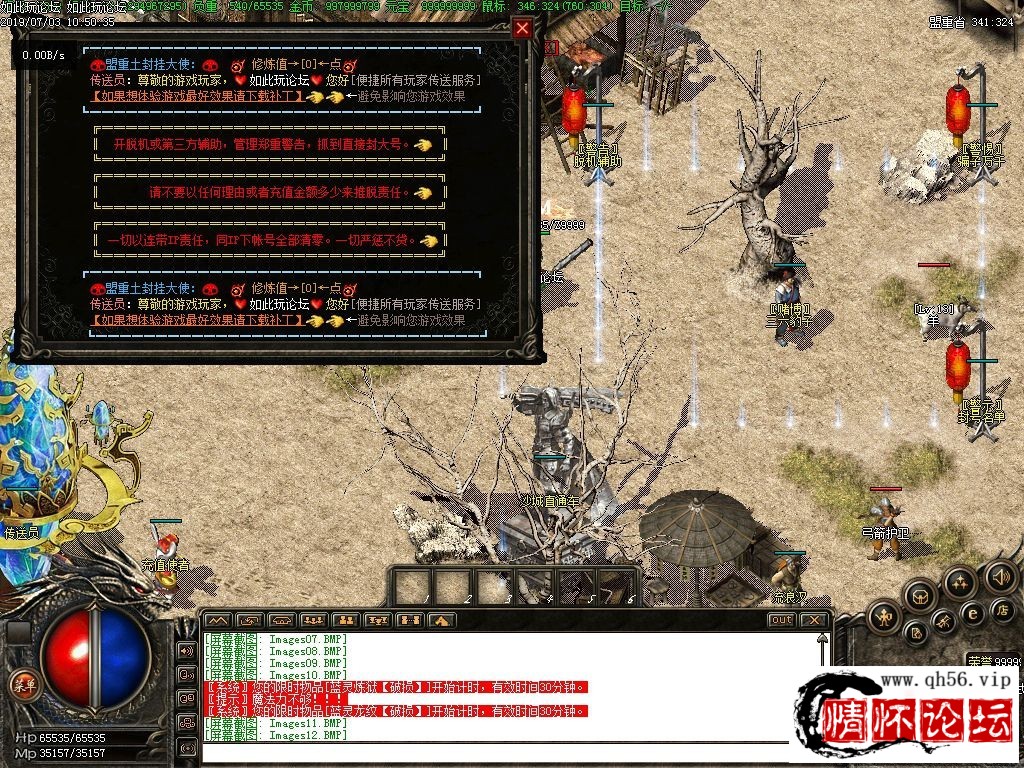Open the skills sparkle-stars icon
This screenshot has height=768, width=1024.
pos(959,582)
